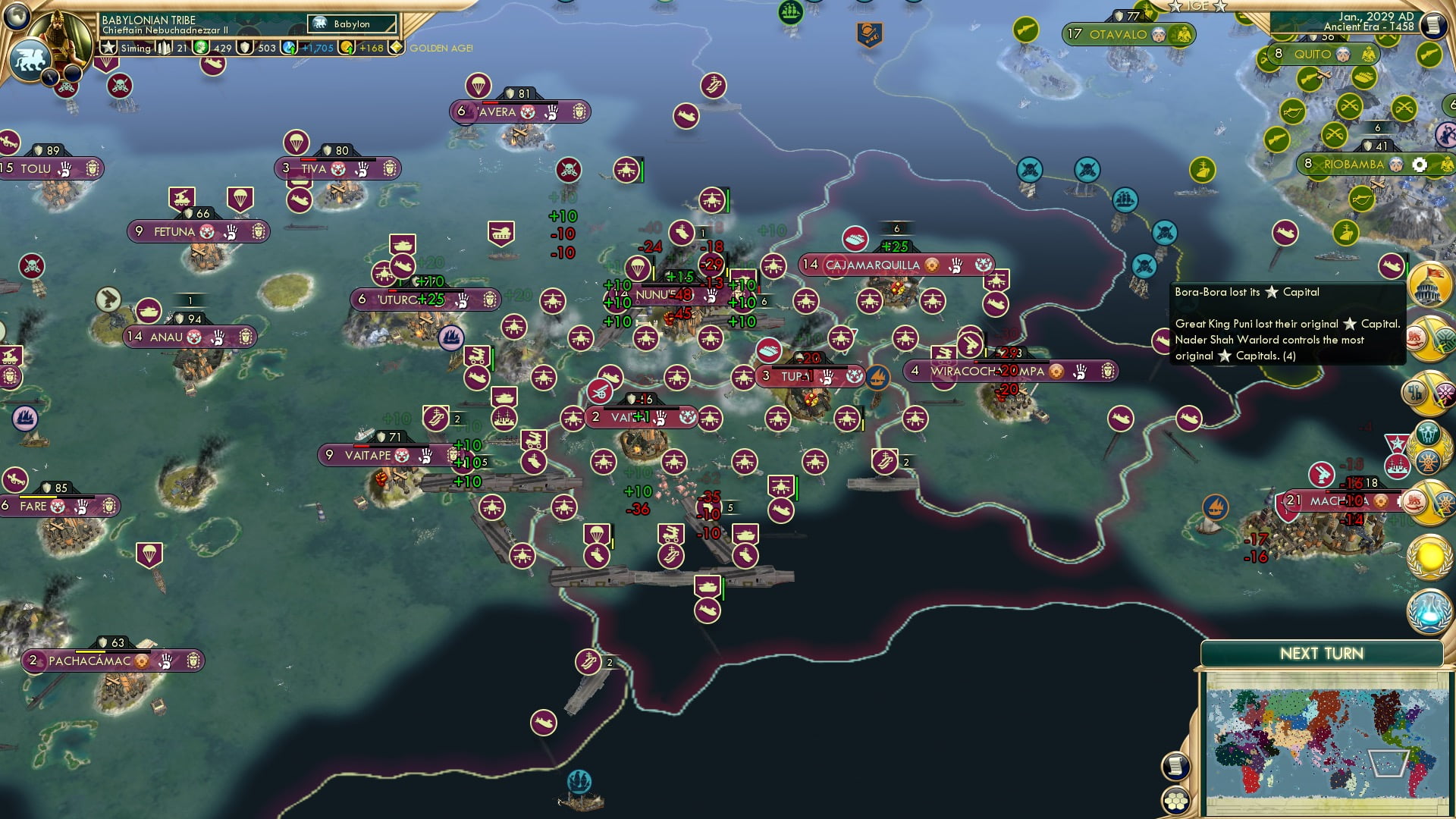Select the blue flask research notification icon

click(x=1429, y=610)
